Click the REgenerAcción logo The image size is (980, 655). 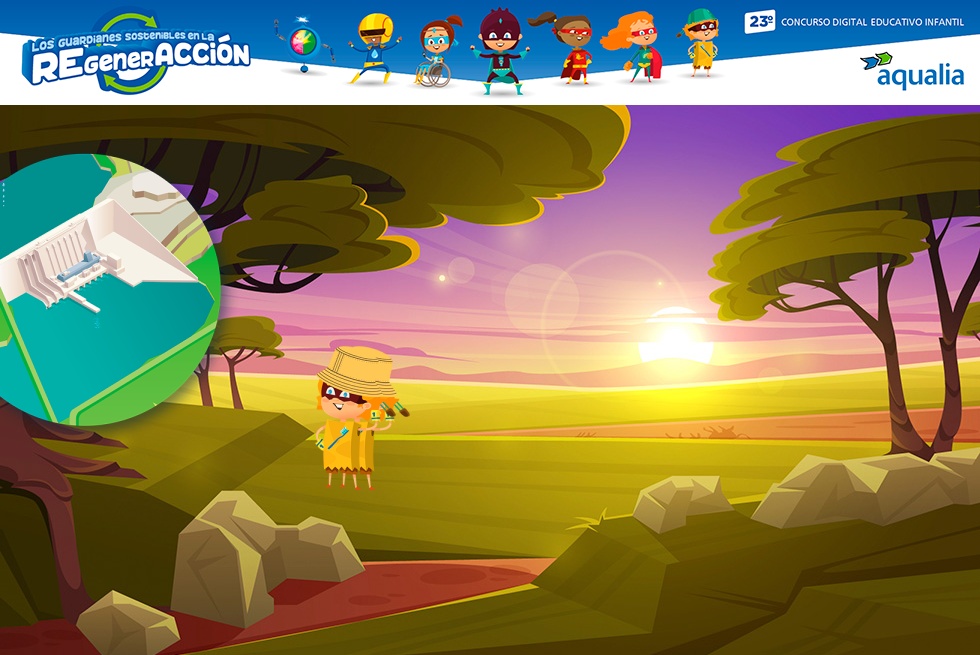[138, 56]
